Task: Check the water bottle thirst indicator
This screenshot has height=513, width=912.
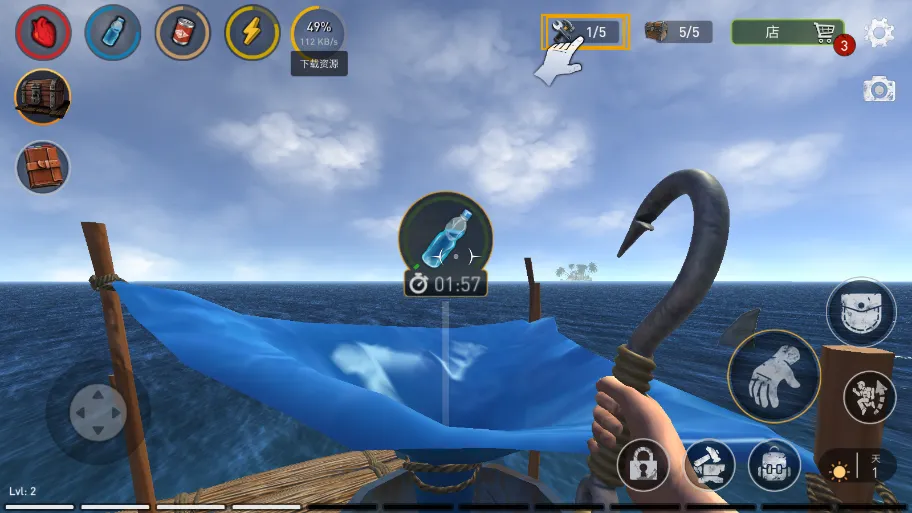Action: (x=113, y=33)
